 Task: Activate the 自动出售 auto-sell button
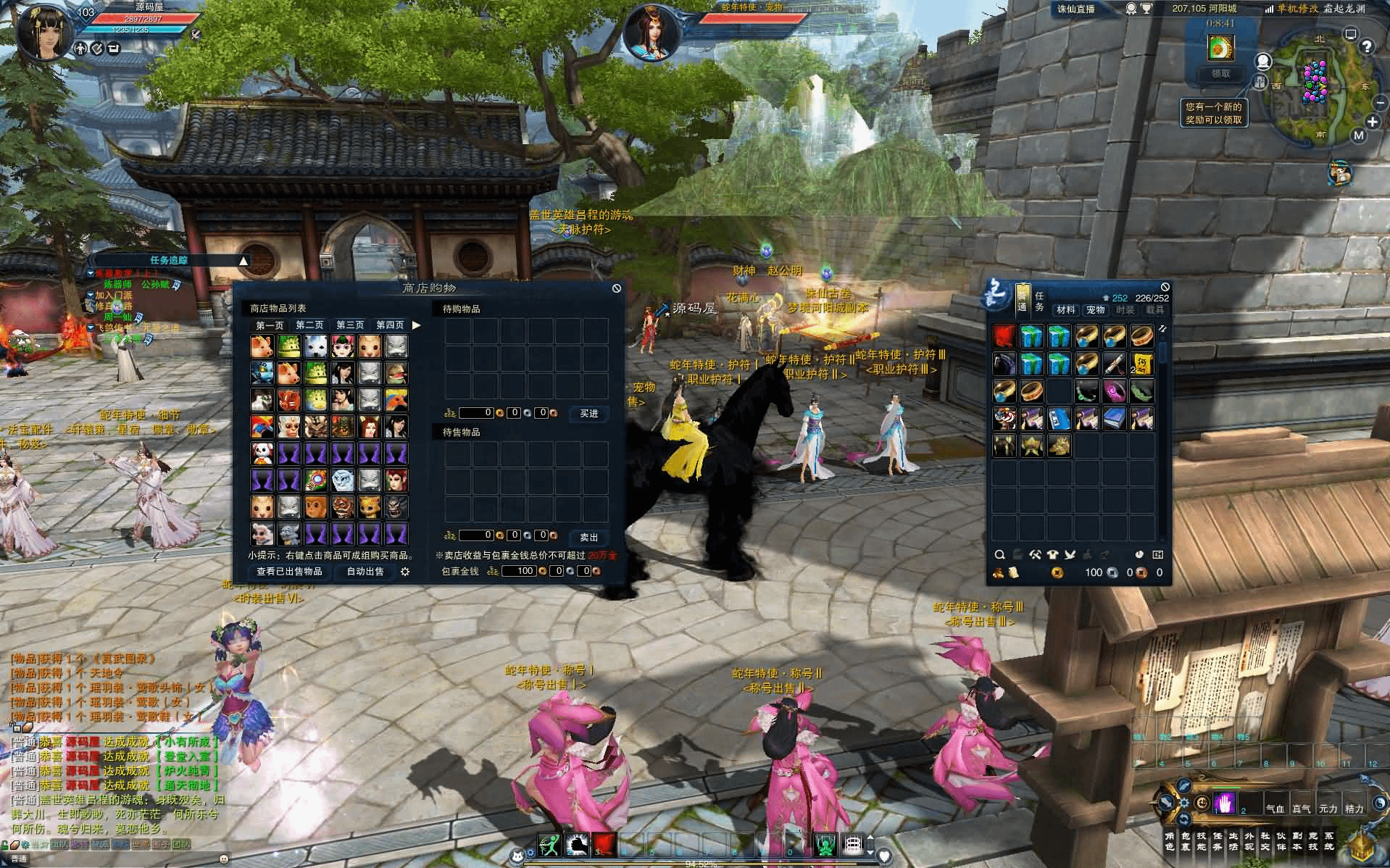click(365, 572)
